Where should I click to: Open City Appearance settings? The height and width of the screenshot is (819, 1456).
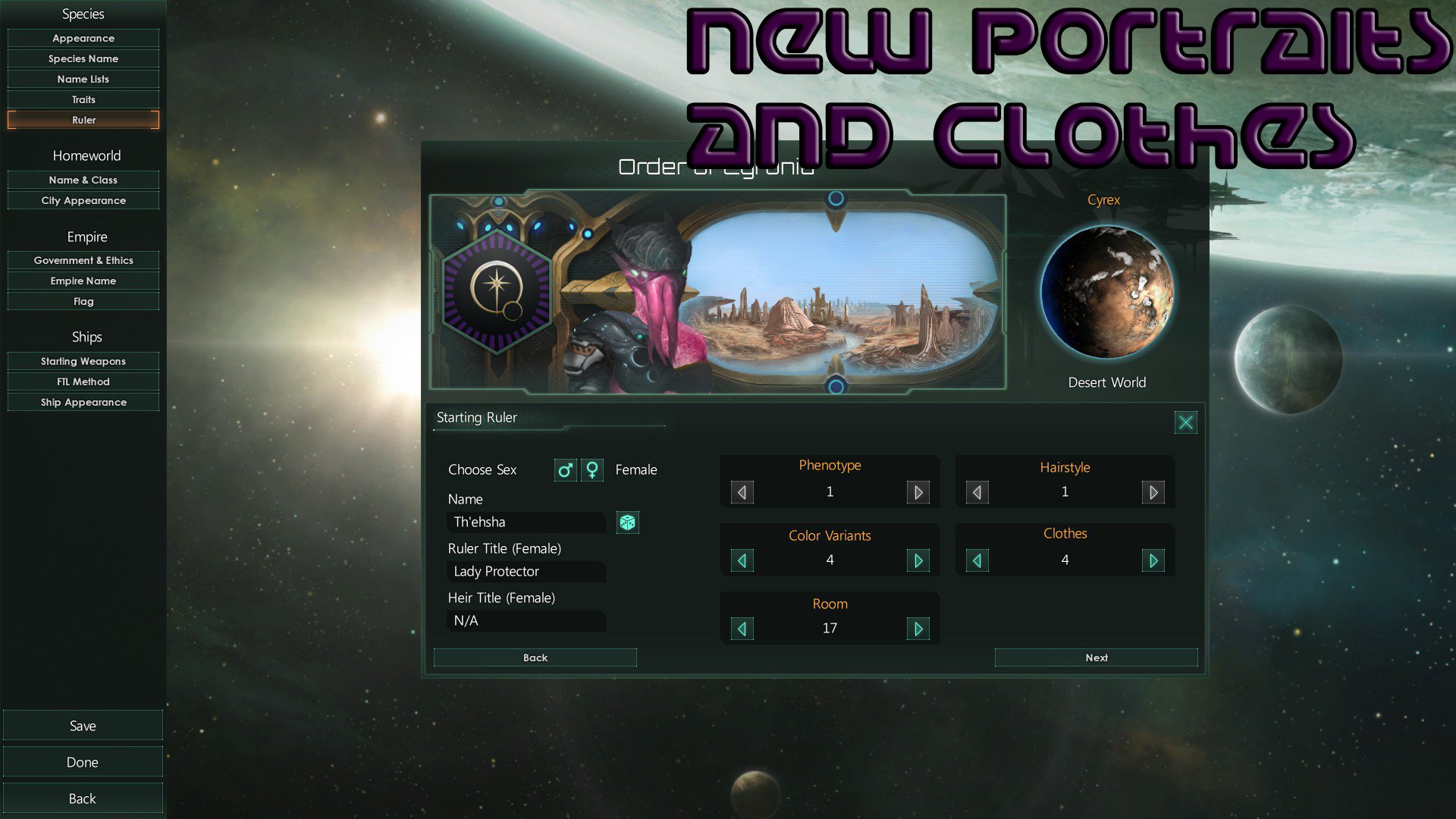tap(83, 200)
